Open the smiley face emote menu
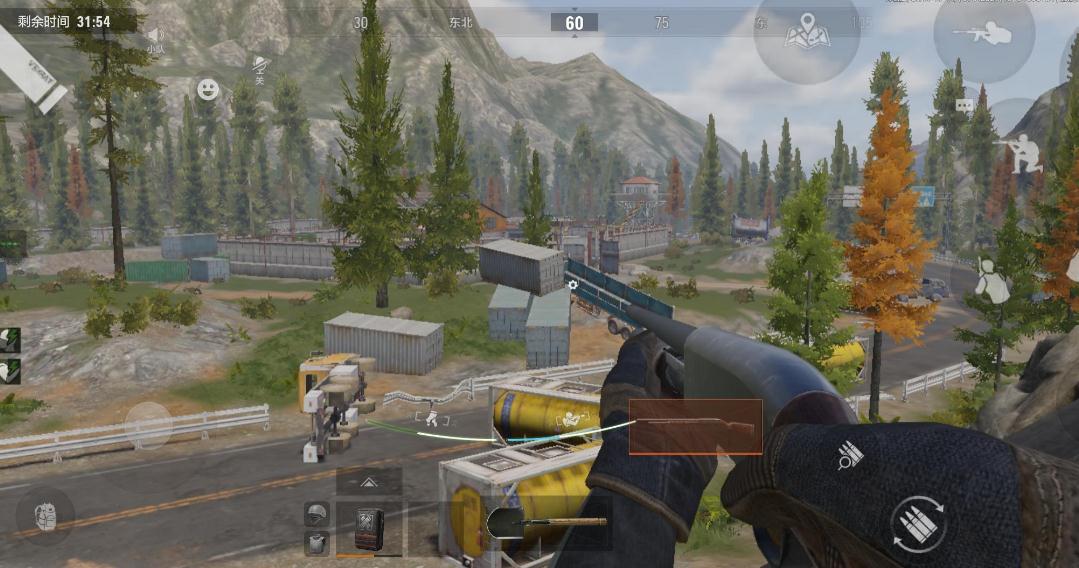The height and width of the screenshot is (568, 1079). pyautogui.click(x=208, y=90)
